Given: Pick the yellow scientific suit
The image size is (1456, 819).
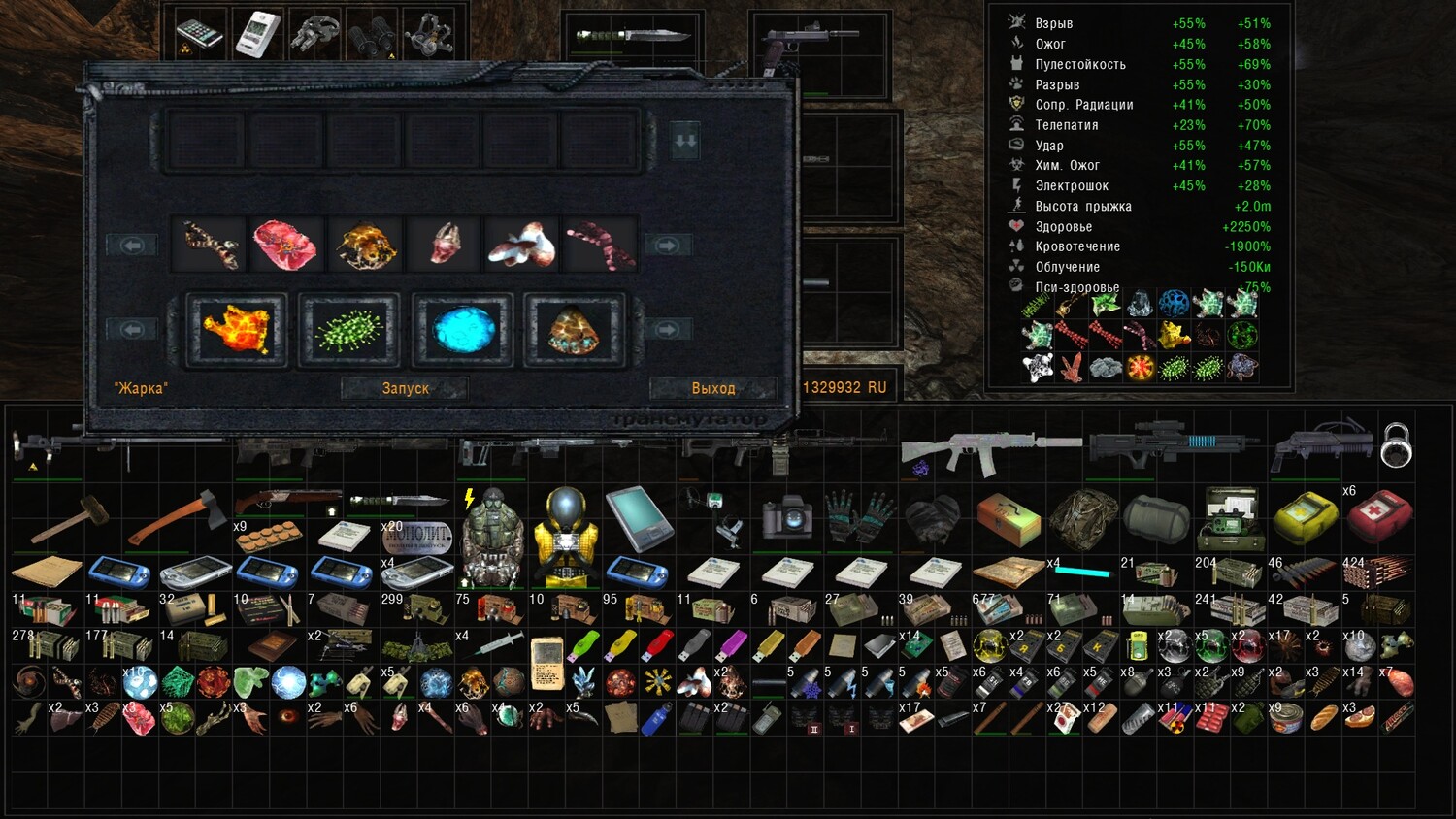Looking at the screenshot, I should tap(565, 534).
